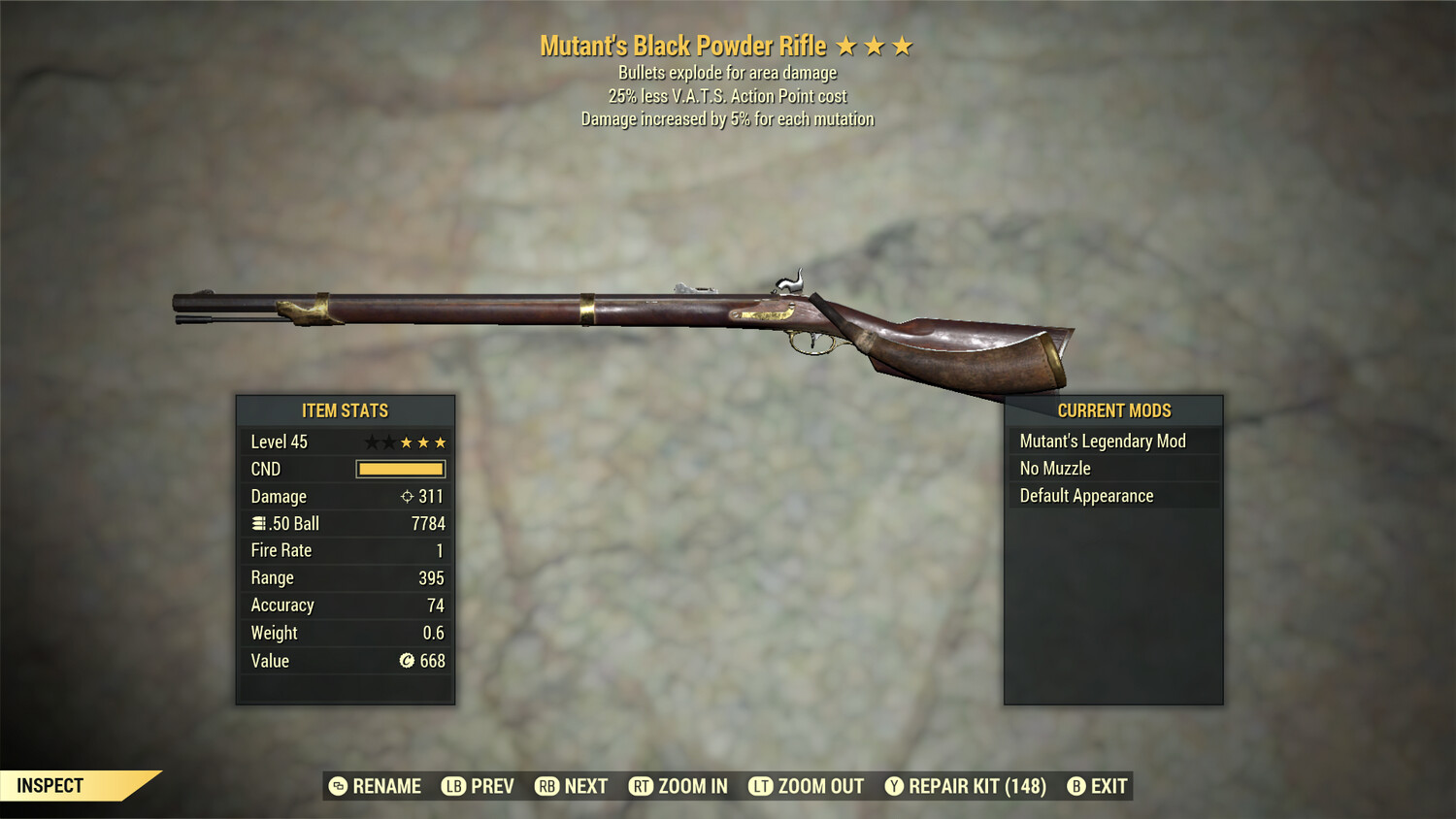Toggle the third gold star beside the title
The width and height of the screenshot is (1456, 819).
coord(904,45)
